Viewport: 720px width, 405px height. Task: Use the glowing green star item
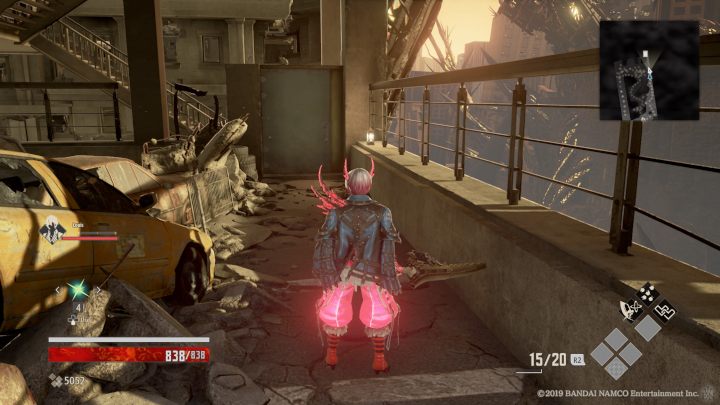click(76, 290)
